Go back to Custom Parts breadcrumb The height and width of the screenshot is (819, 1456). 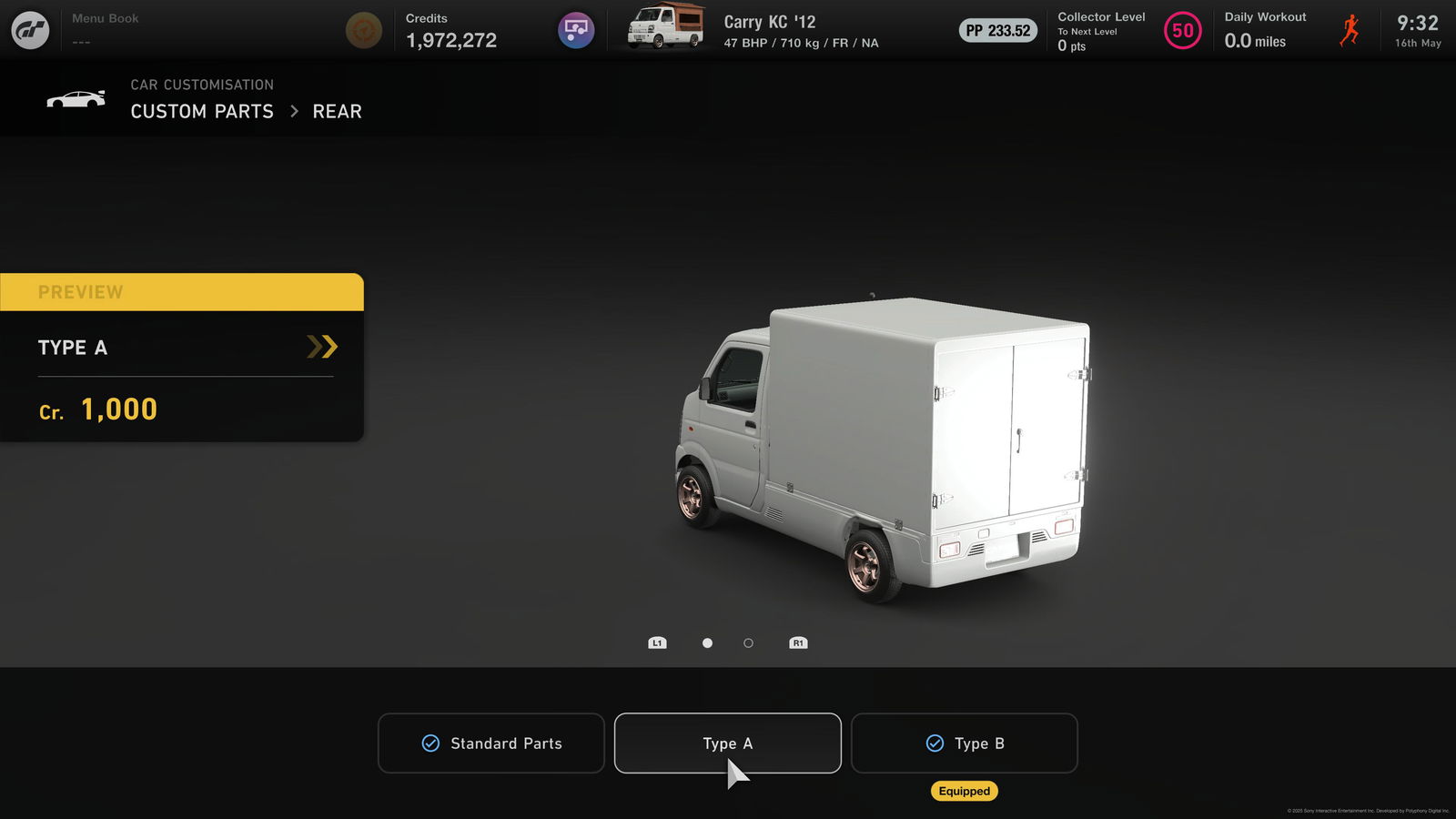(202, 111)
